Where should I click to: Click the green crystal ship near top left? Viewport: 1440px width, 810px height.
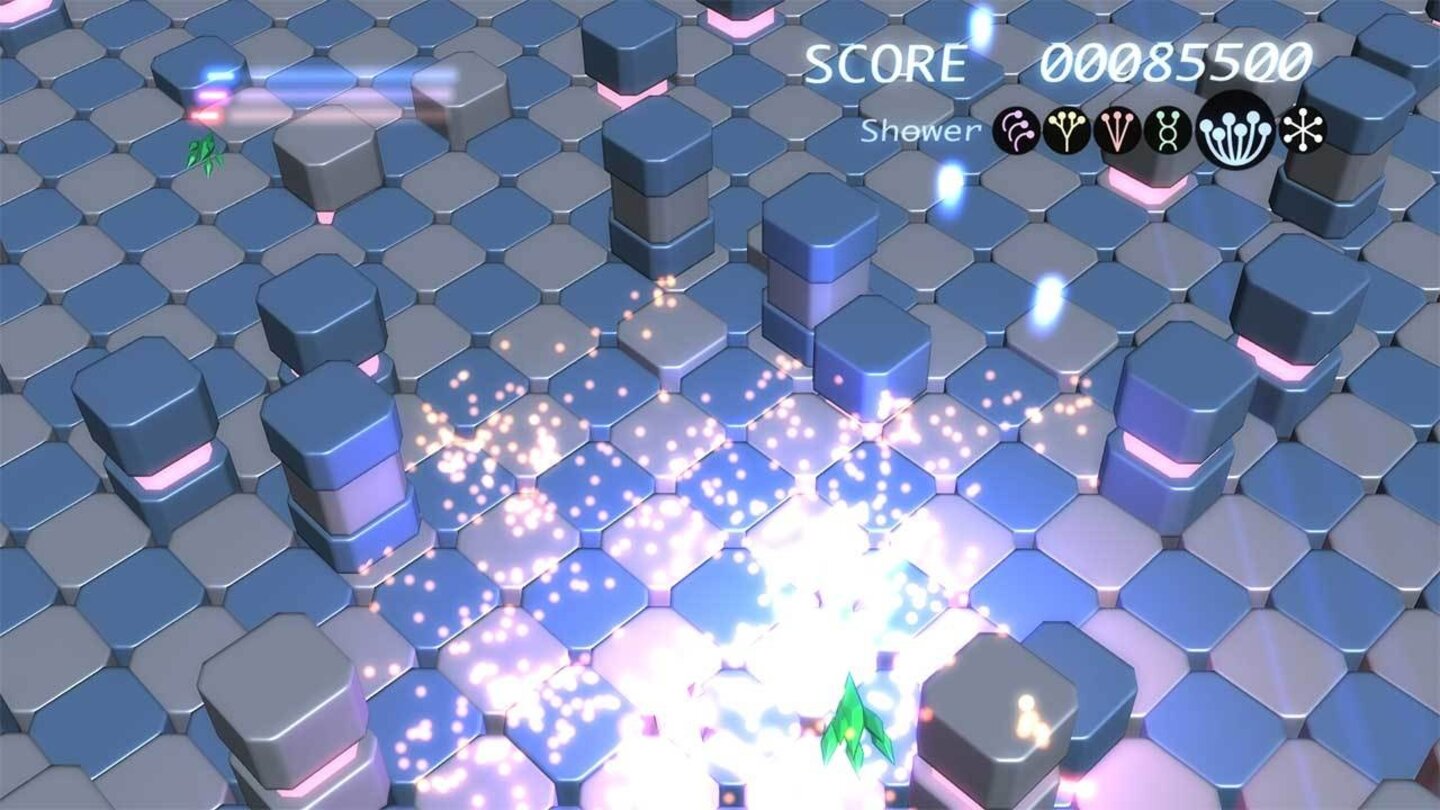click(203, 152)
